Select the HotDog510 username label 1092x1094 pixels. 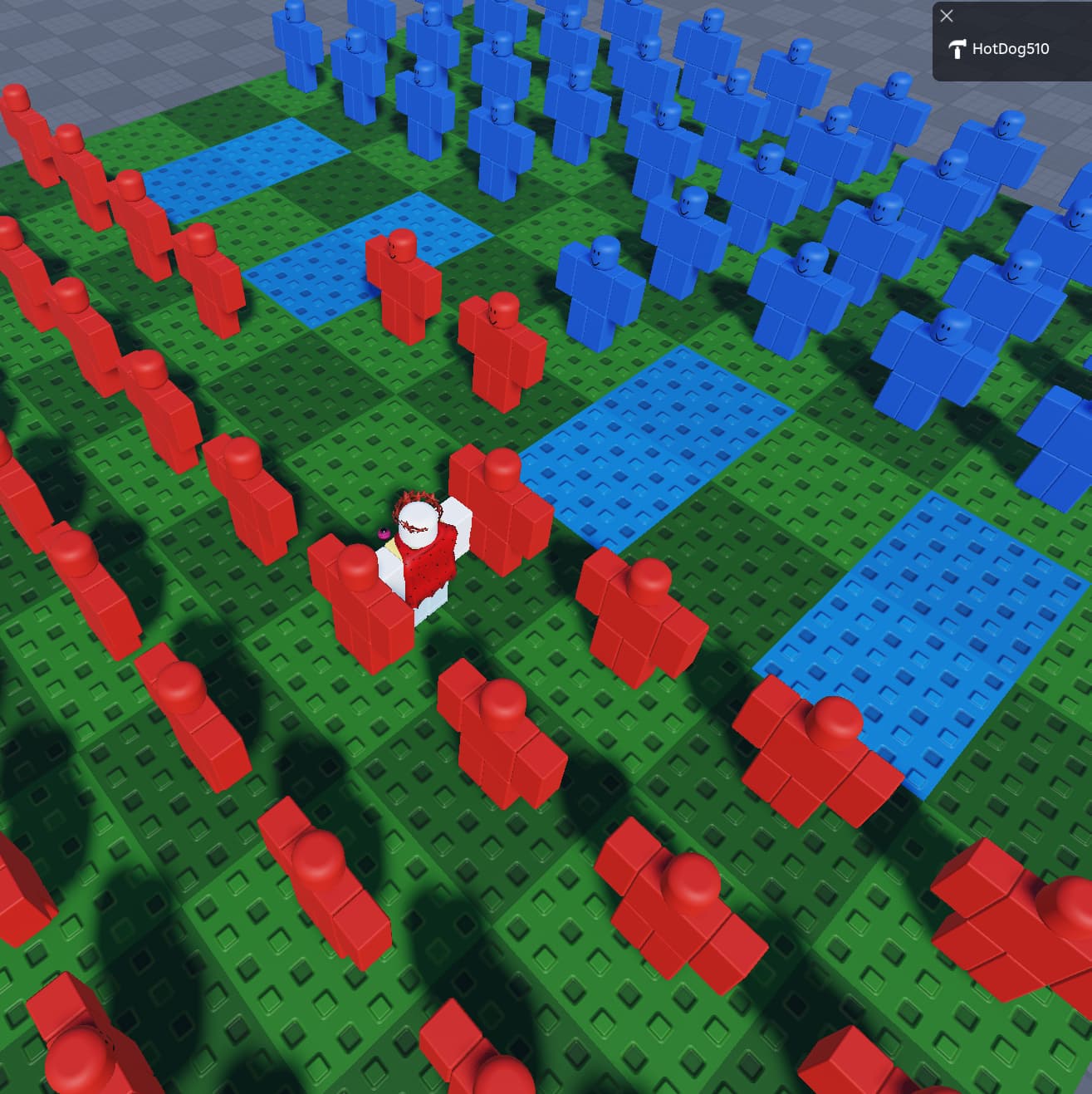(x=1011, y=48)
